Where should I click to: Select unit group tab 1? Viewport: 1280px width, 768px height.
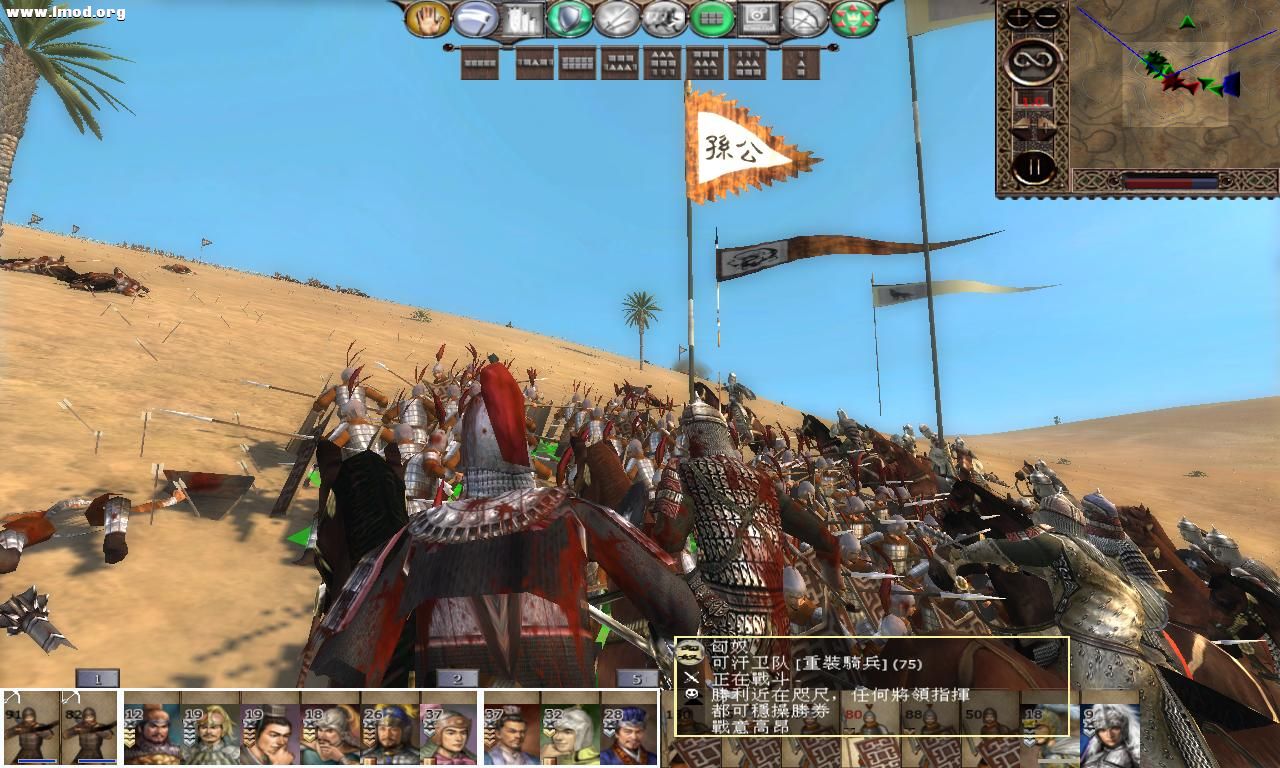pyautogui.click(x=95, y=677)
